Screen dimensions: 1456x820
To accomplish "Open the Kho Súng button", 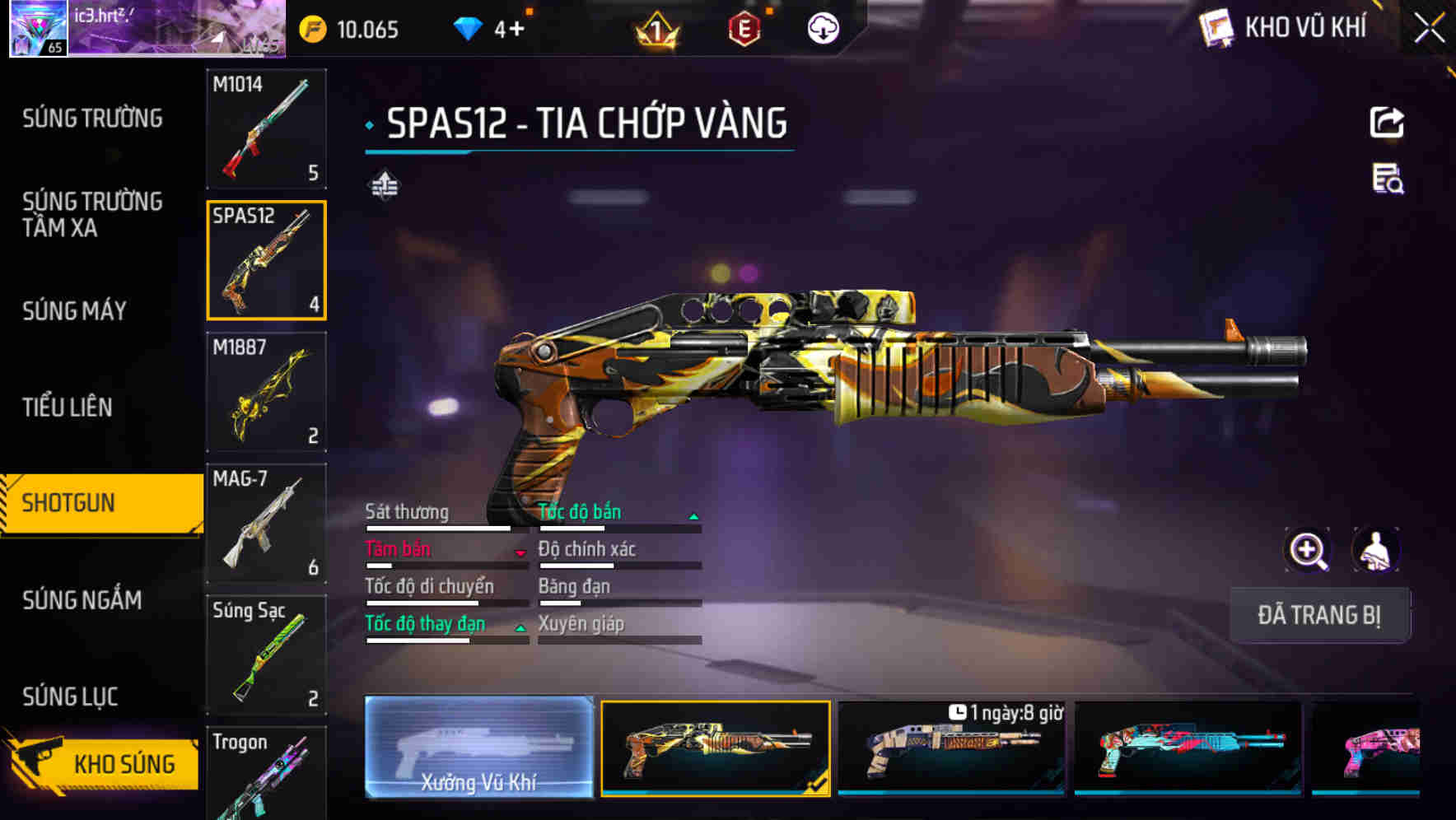I will point(103,763).
